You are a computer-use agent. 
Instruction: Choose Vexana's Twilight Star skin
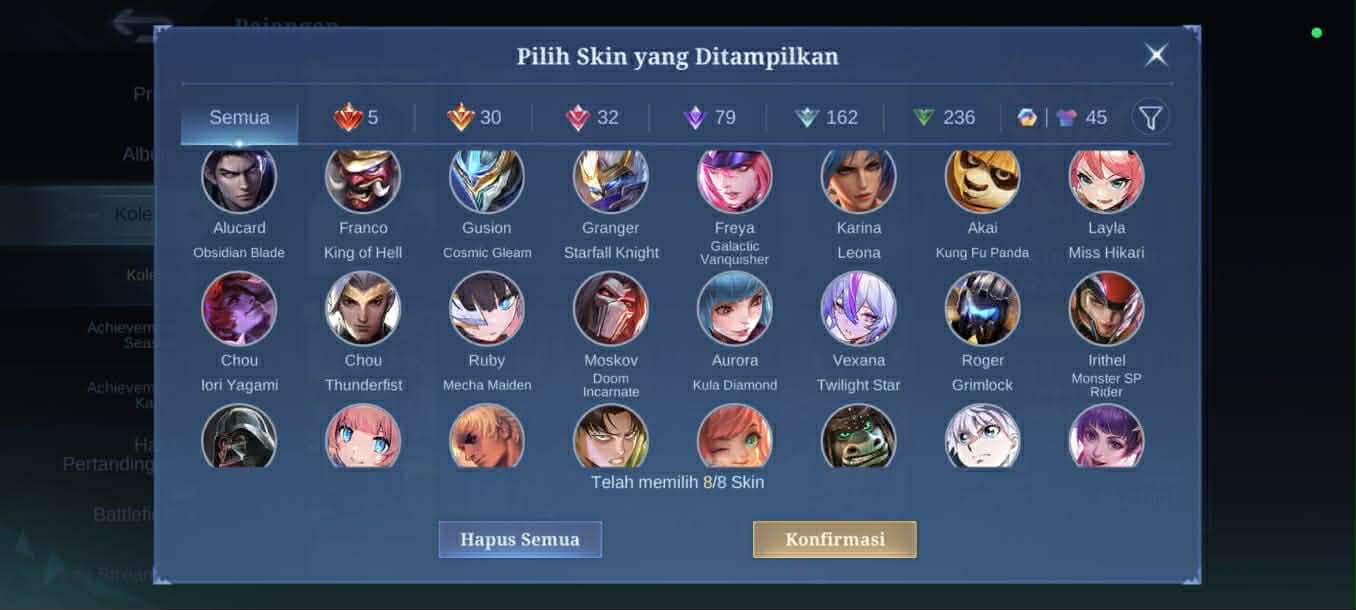[x=859, y=309]
